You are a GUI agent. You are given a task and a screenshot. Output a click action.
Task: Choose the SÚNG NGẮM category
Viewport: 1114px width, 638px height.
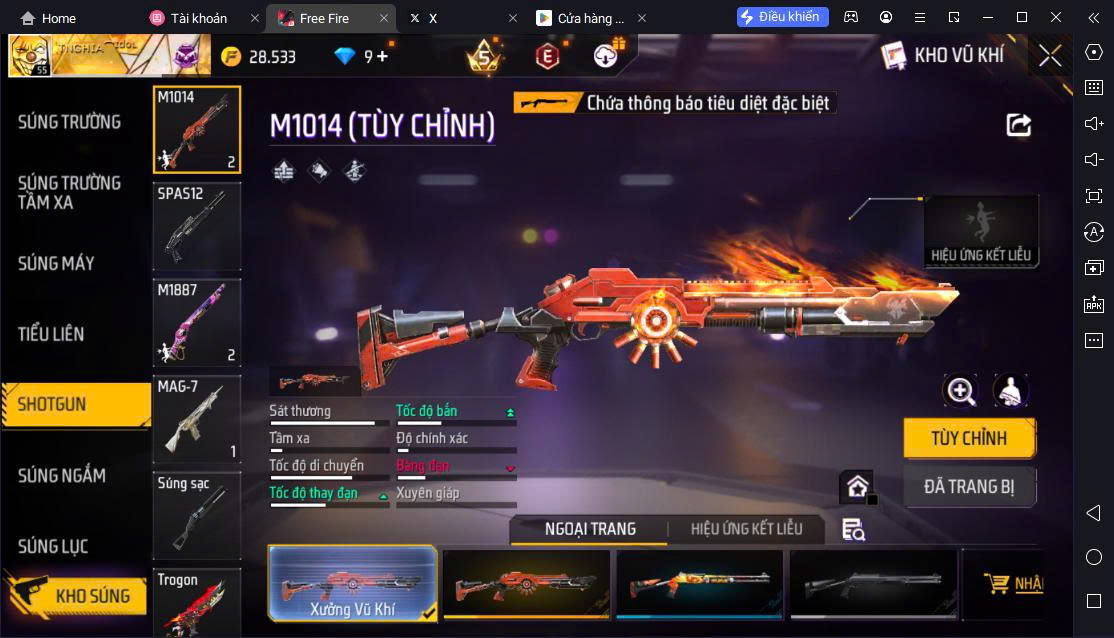tap(62, 475)
